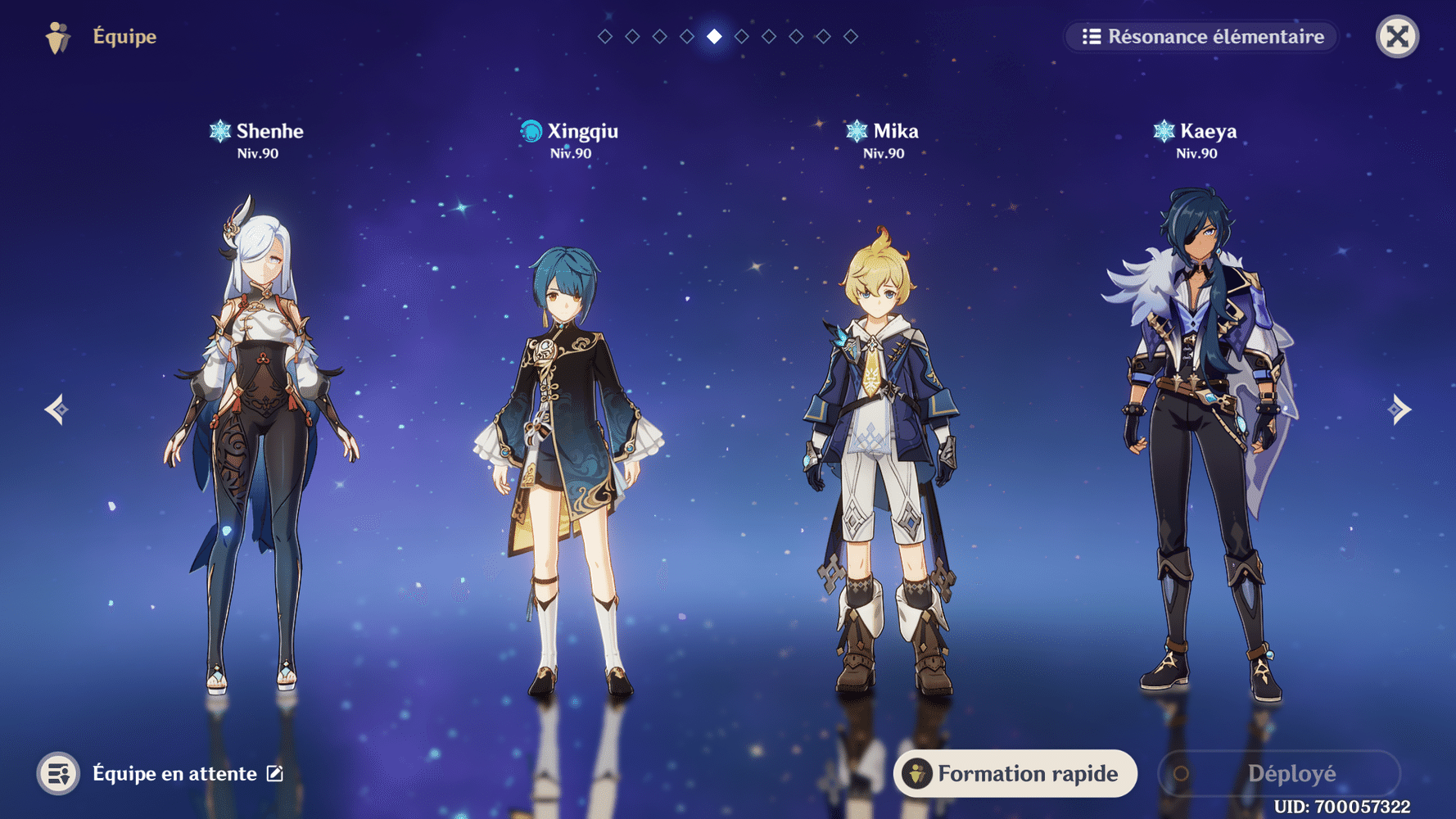Jump to the first team page dot

pyautogui.click(x=605, y=37)
